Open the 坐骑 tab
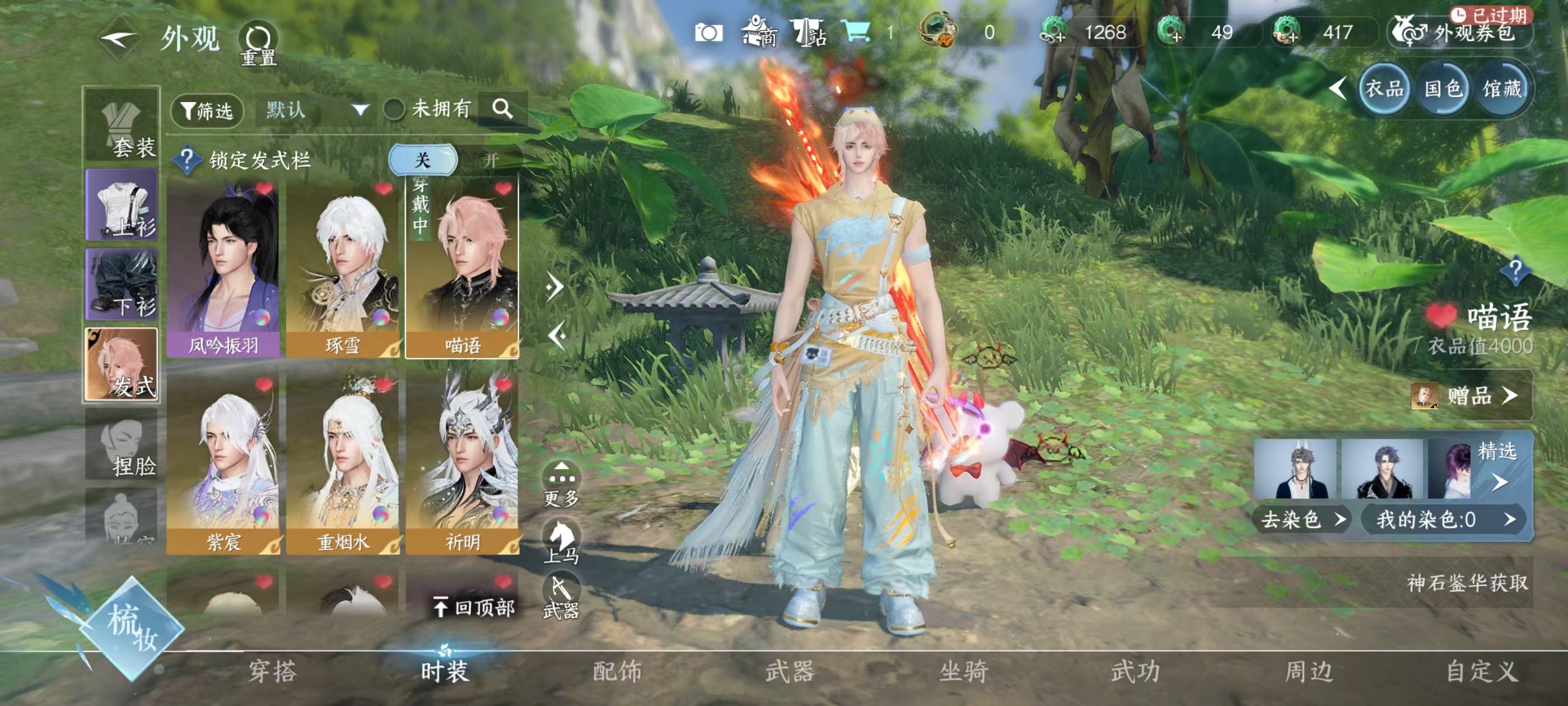This screenshot has height=706, width=1568. 963,671
